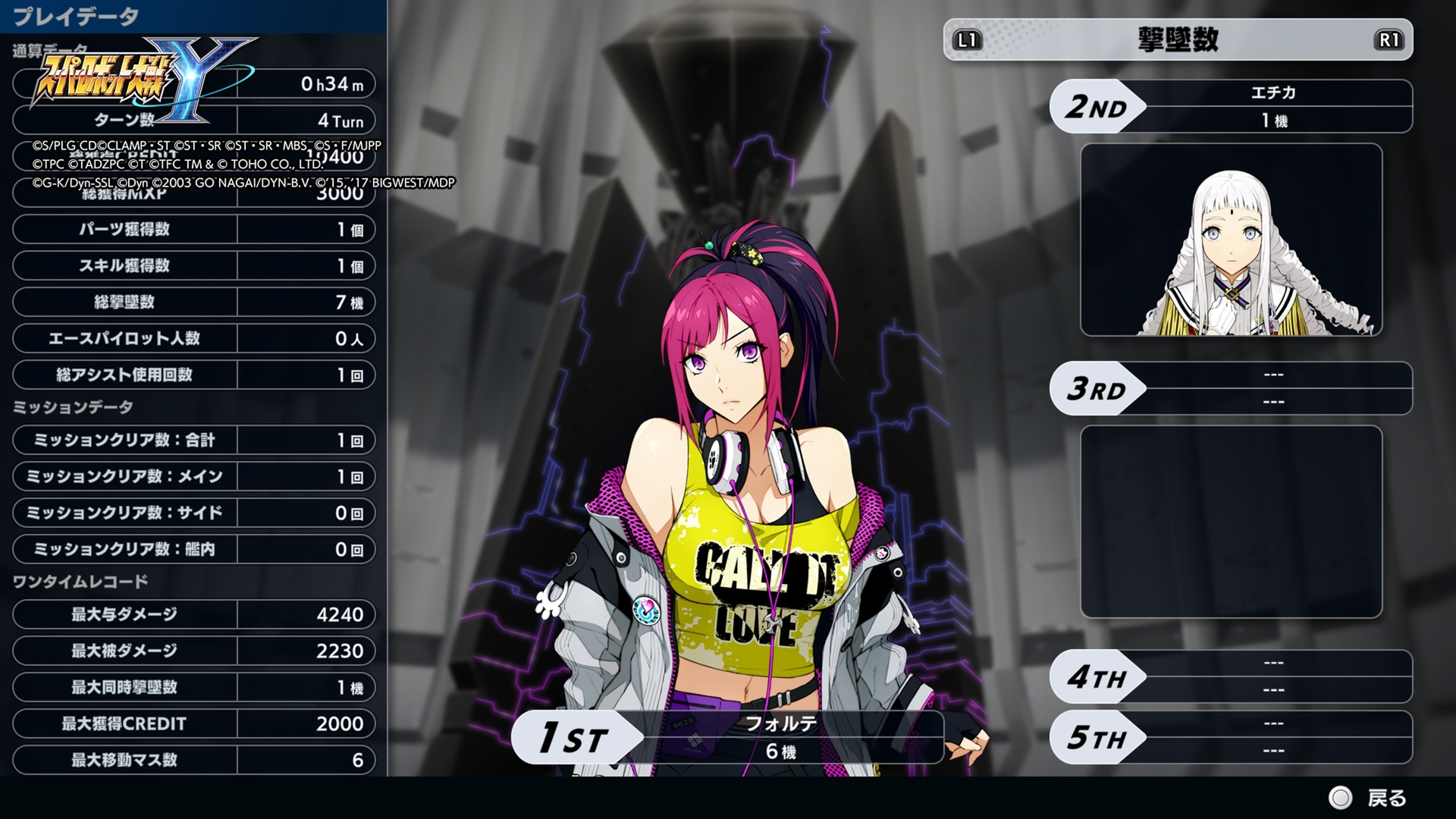The image size is (1456, 819).
Task: Select the 2ND rank badge
Action: [1097, 105]
